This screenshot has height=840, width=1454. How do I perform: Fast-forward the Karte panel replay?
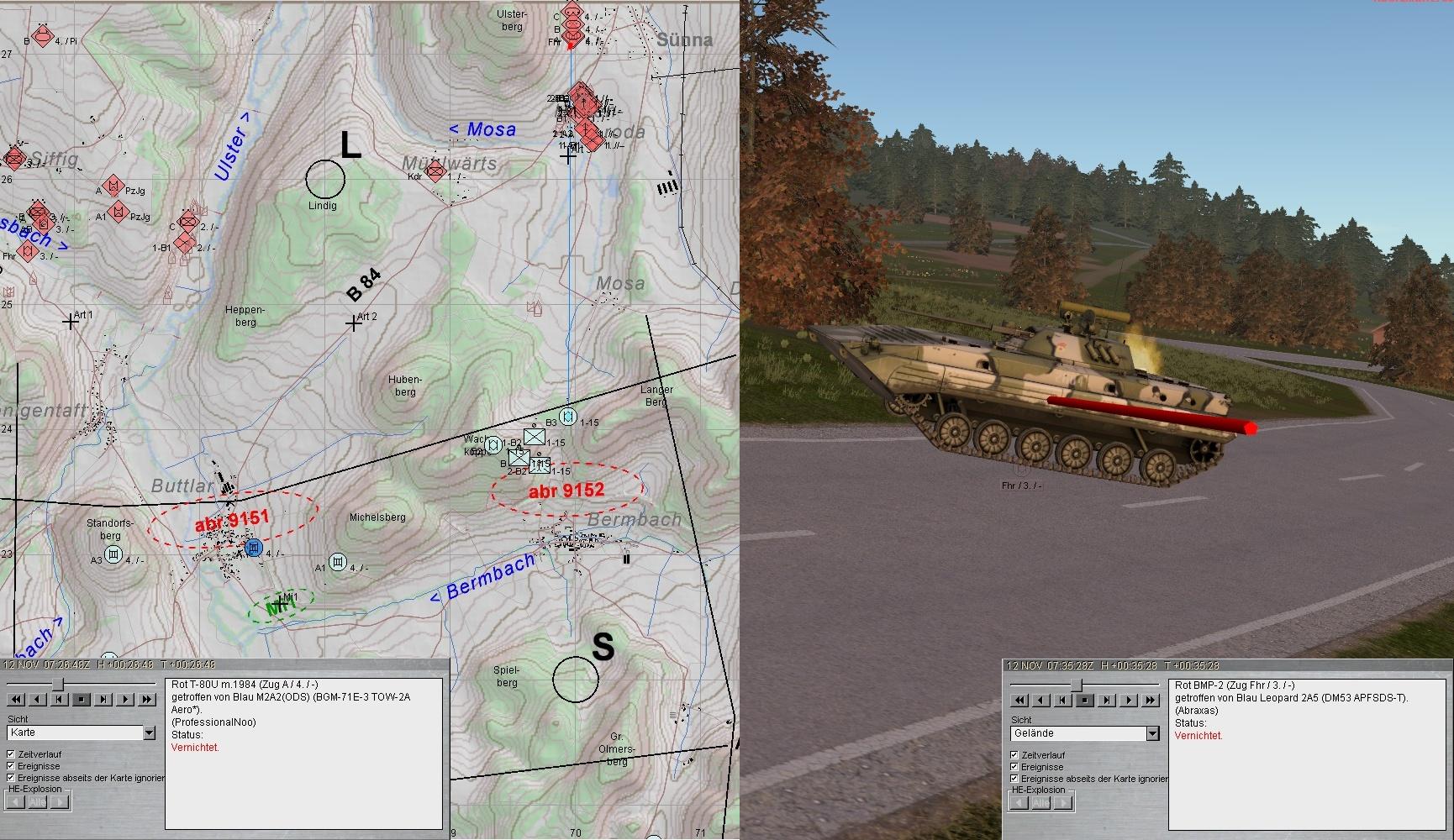(x=148, y=699)
